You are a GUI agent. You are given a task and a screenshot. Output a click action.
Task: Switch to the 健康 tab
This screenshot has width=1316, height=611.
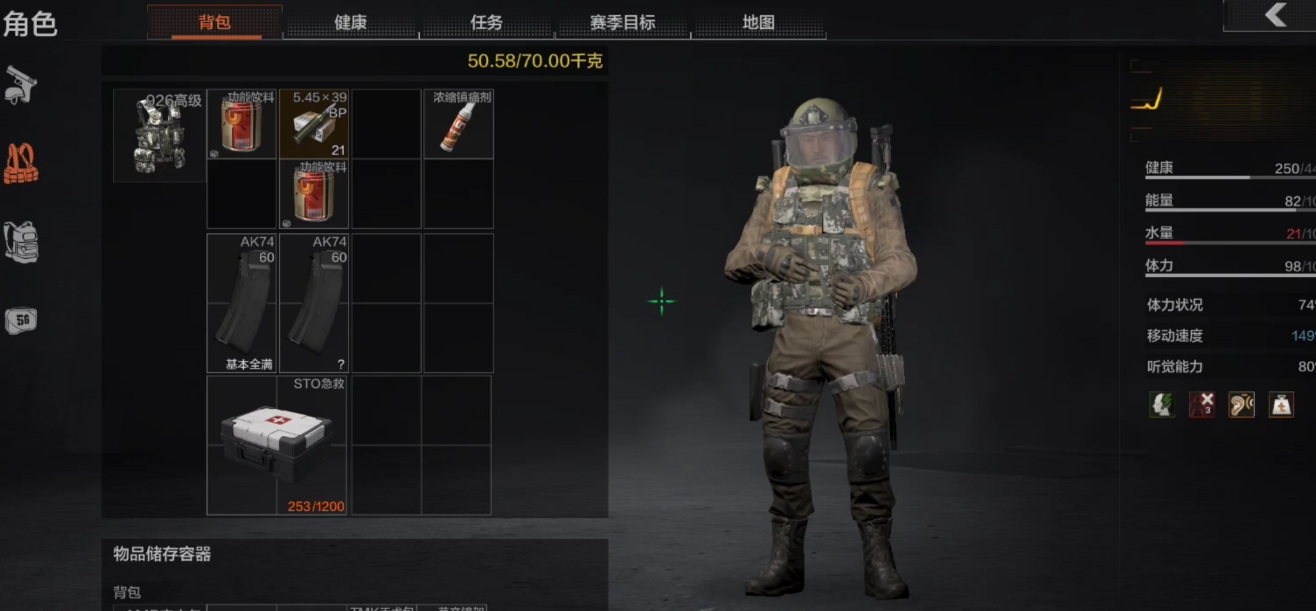coord(350,22)
